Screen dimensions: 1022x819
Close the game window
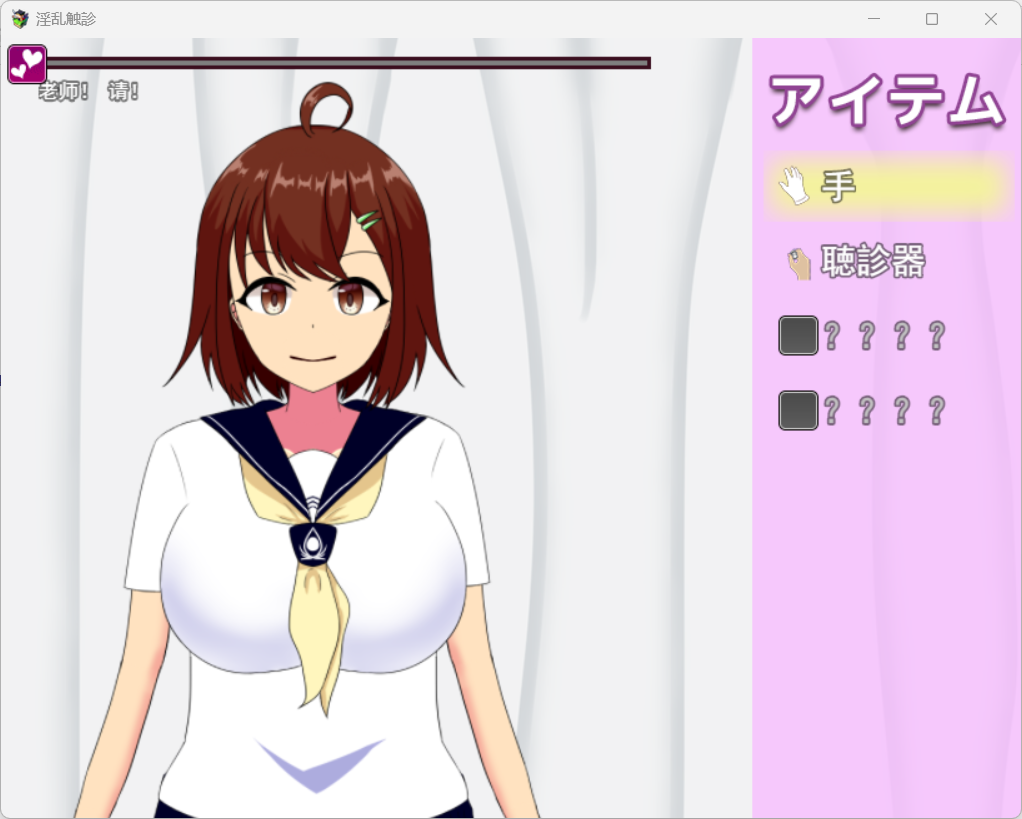(x=990, y=19)
